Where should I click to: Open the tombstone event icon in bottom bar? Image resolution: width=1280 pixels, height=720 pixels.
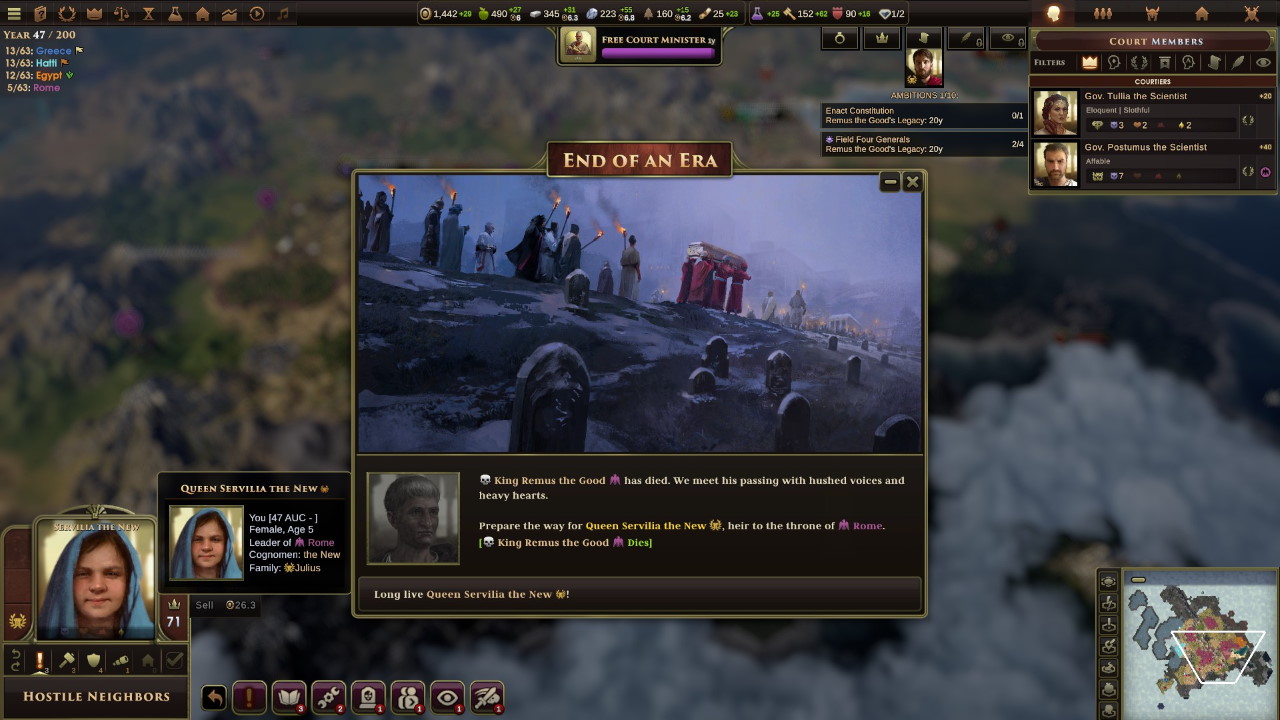[368, 697]
